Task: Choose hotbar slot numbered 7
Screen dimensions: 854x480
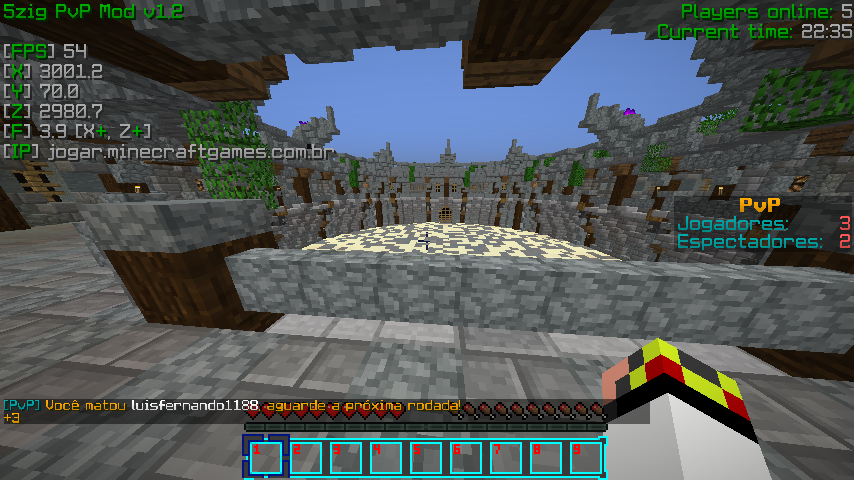Action: pos(506,457)
